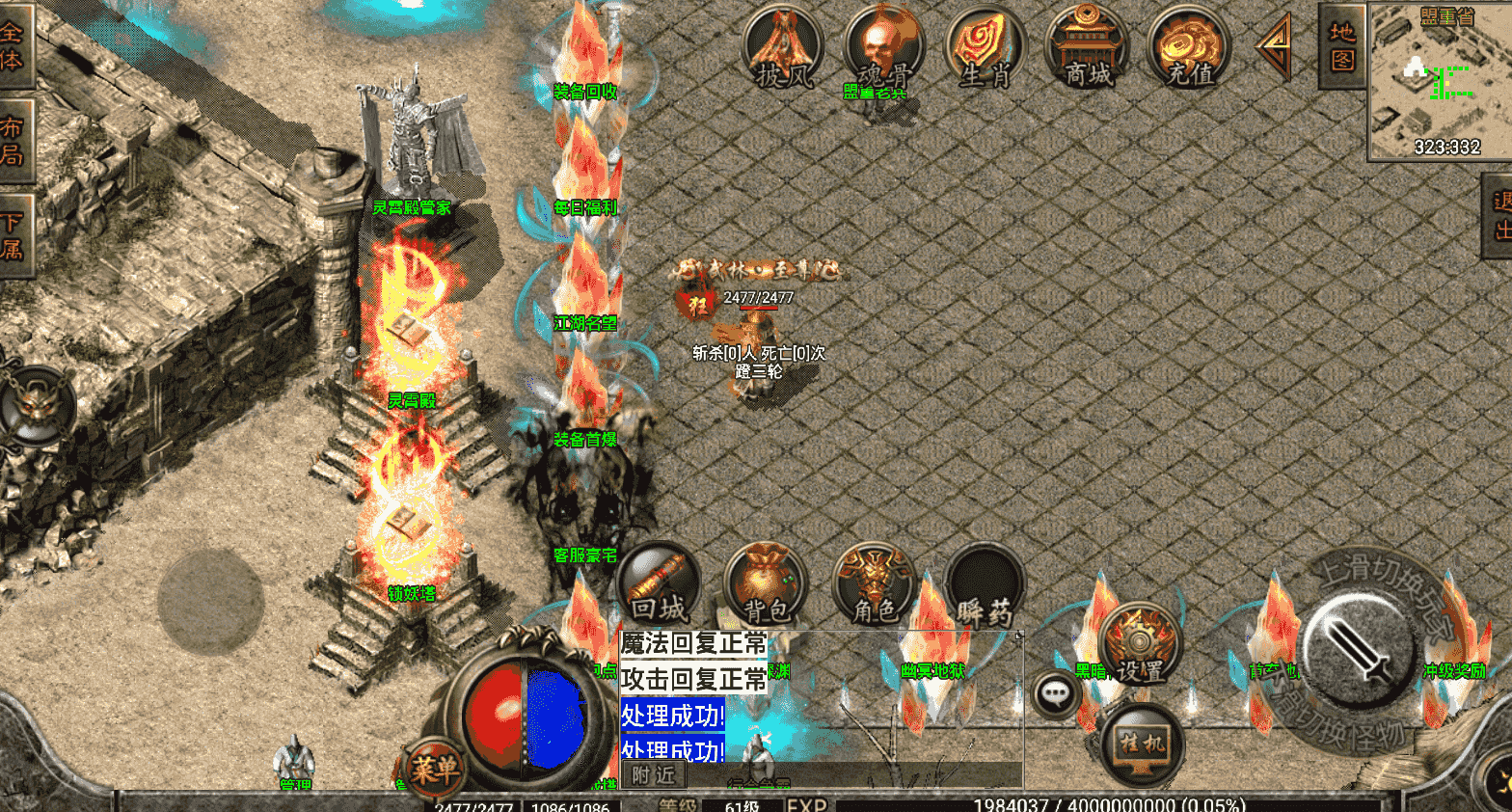Select the 全体 tab on left edge
Screen dimensions: 1512x812
pyautogui.click(x=13, y=46)
